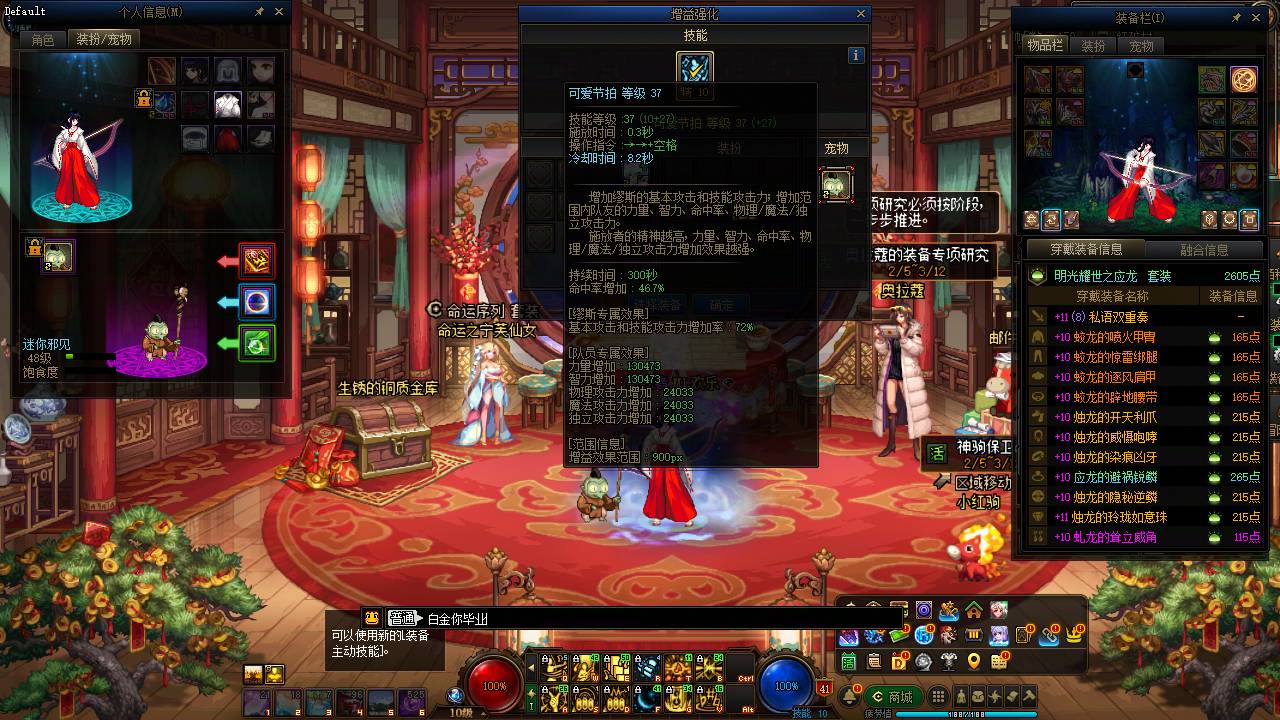Click the green 活 activity calendar icon
Screen dimensions: 1280x720
[x=849, y=661]
